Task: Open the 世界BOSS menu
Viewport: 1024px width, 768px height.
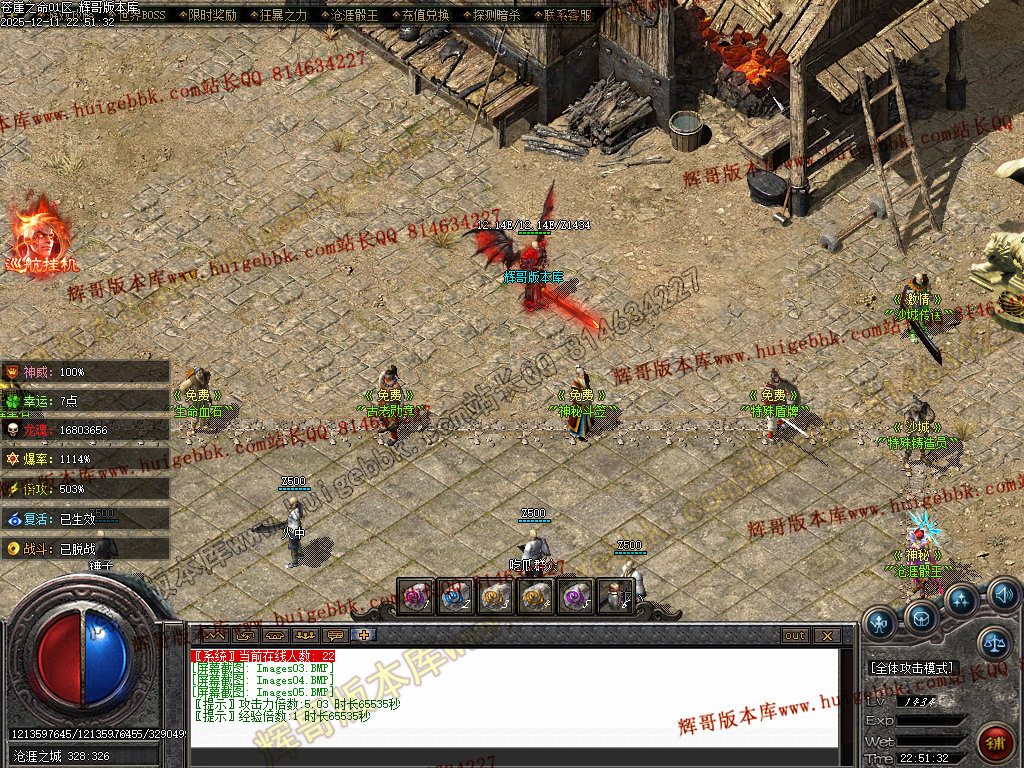Action: coord(141,16)
